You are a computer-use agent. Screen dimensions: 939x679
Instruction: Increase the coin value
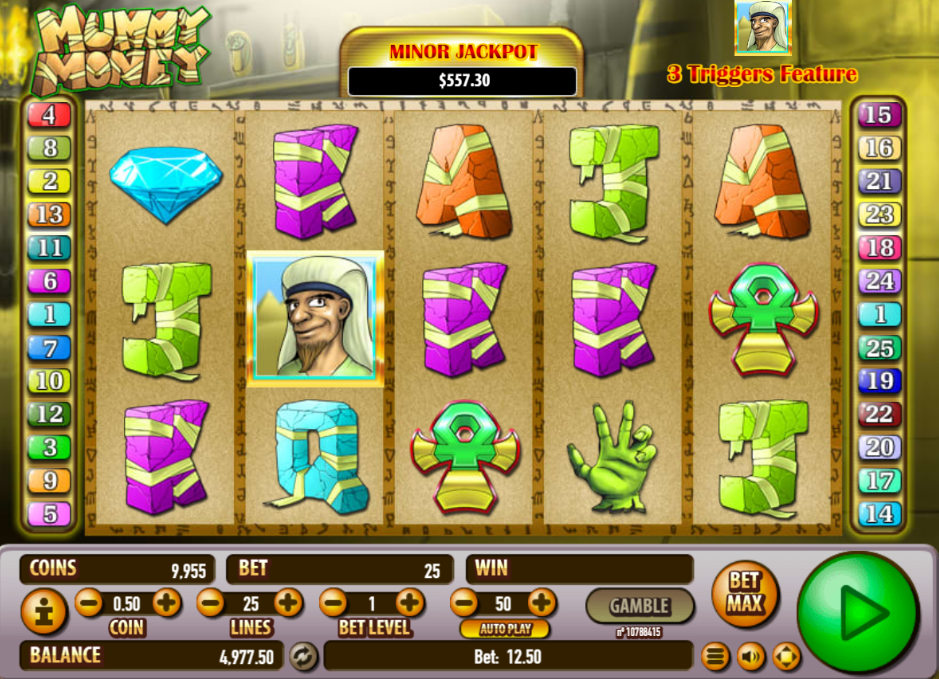point(166,602)
